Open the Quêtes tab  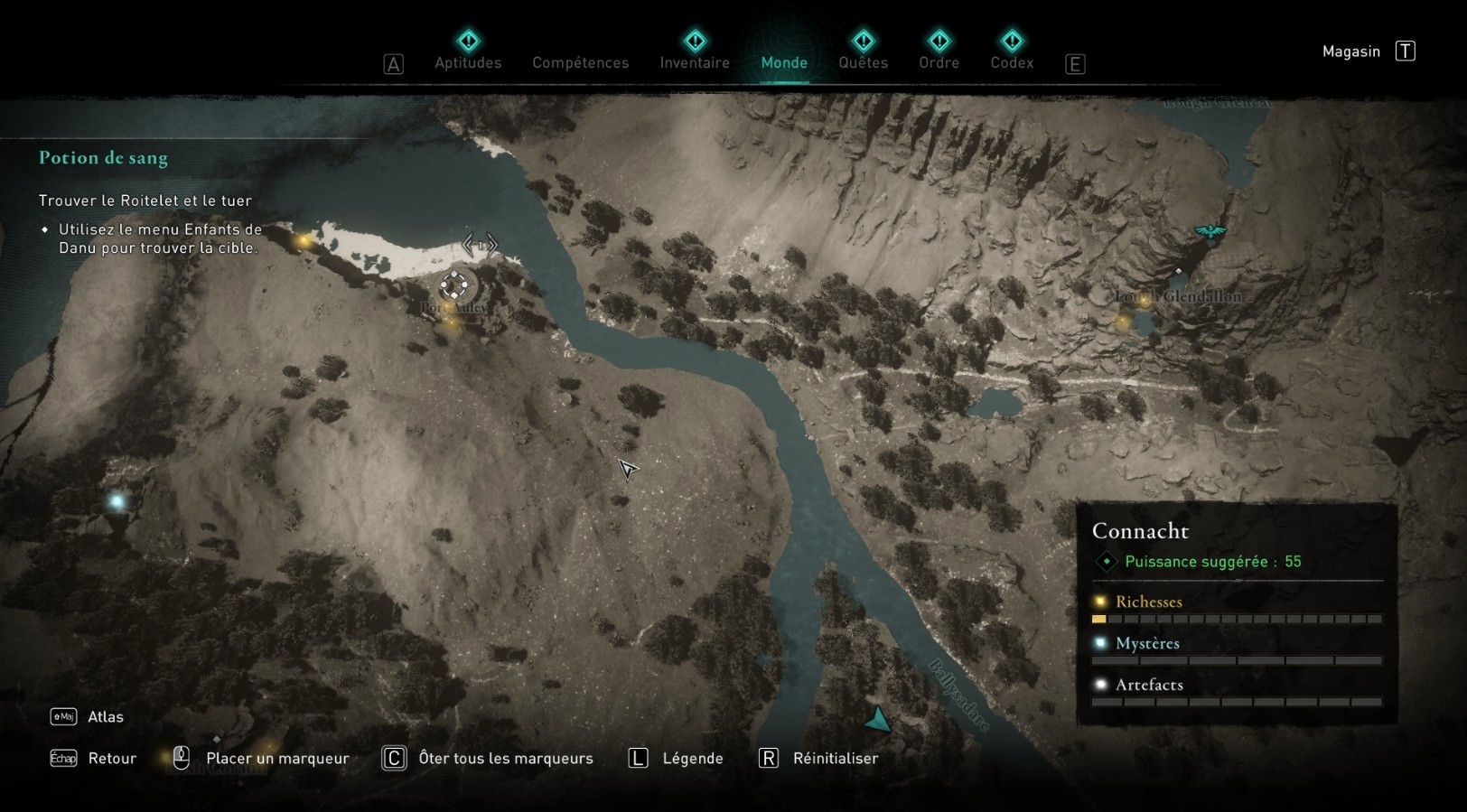coord(863,63)
